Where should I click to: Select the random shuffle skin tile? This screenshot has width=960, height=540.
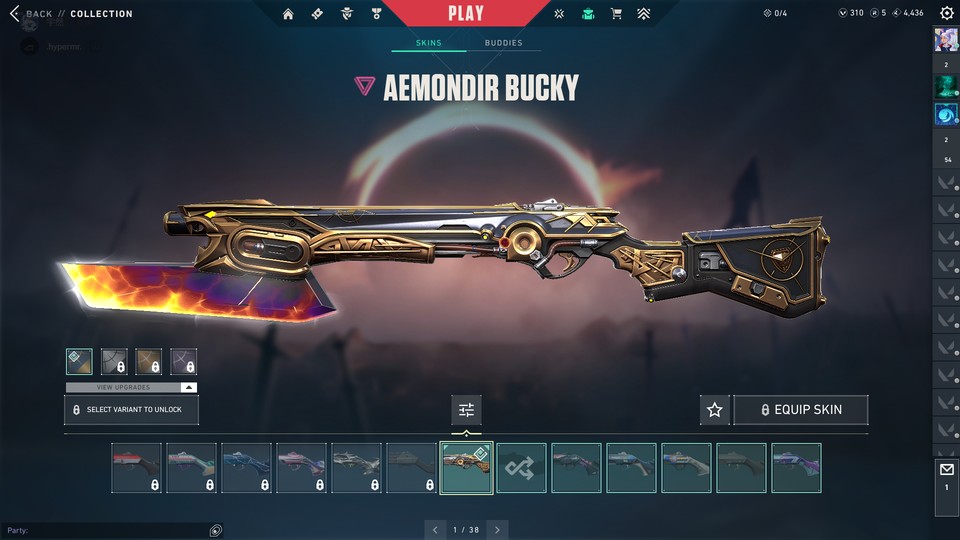[x=522, y=468]
